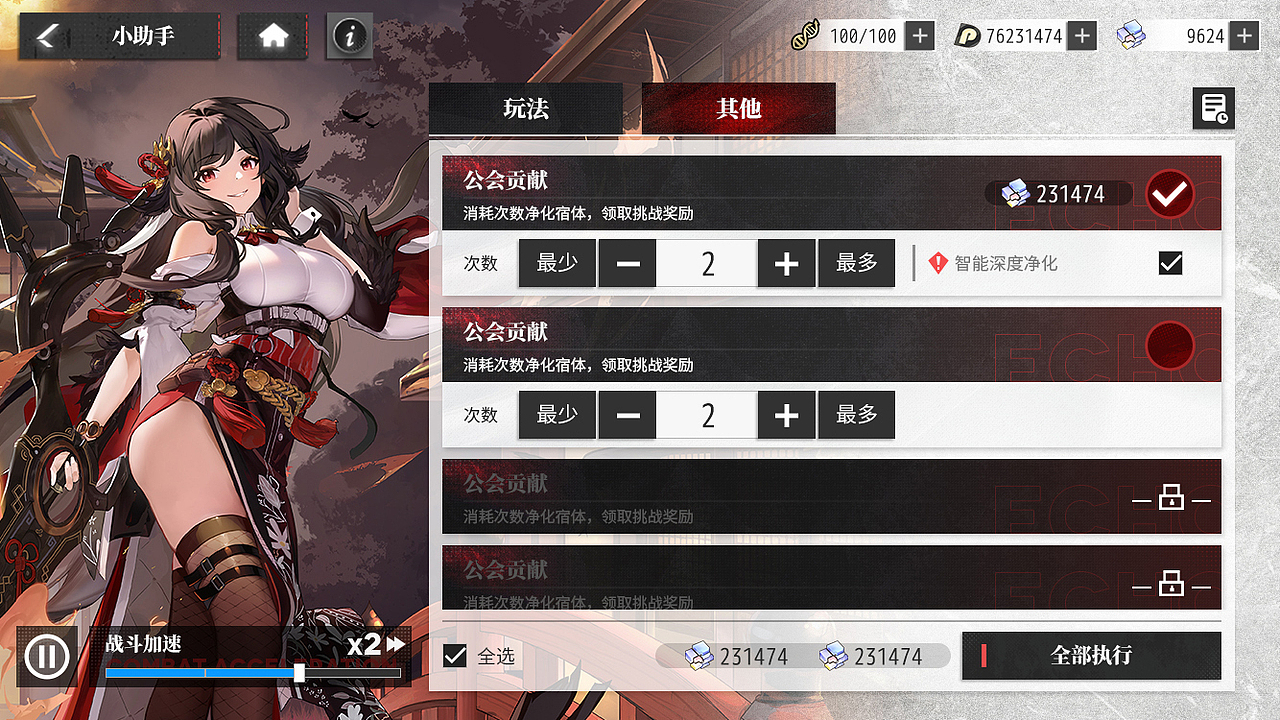Disable the 智能深度净化 checkbox

(x=1170, y=262)
